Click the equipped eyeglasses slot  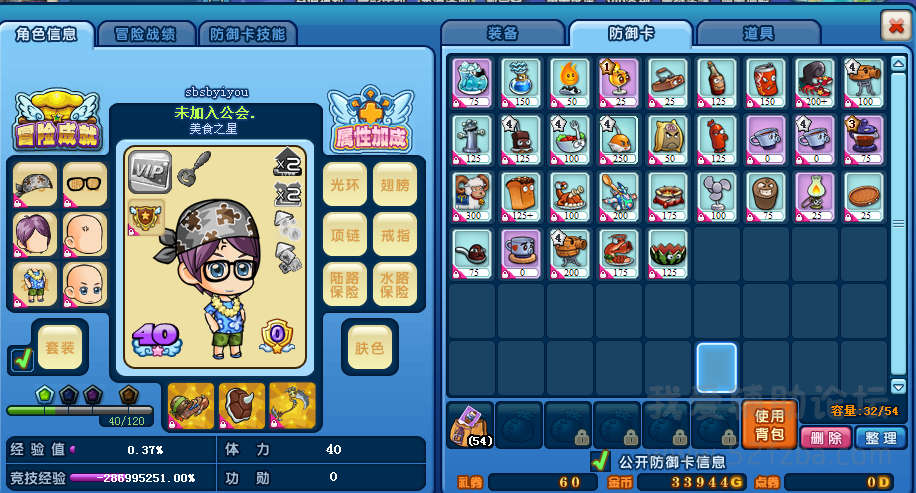pyautogui.click(x=84, y=184)
